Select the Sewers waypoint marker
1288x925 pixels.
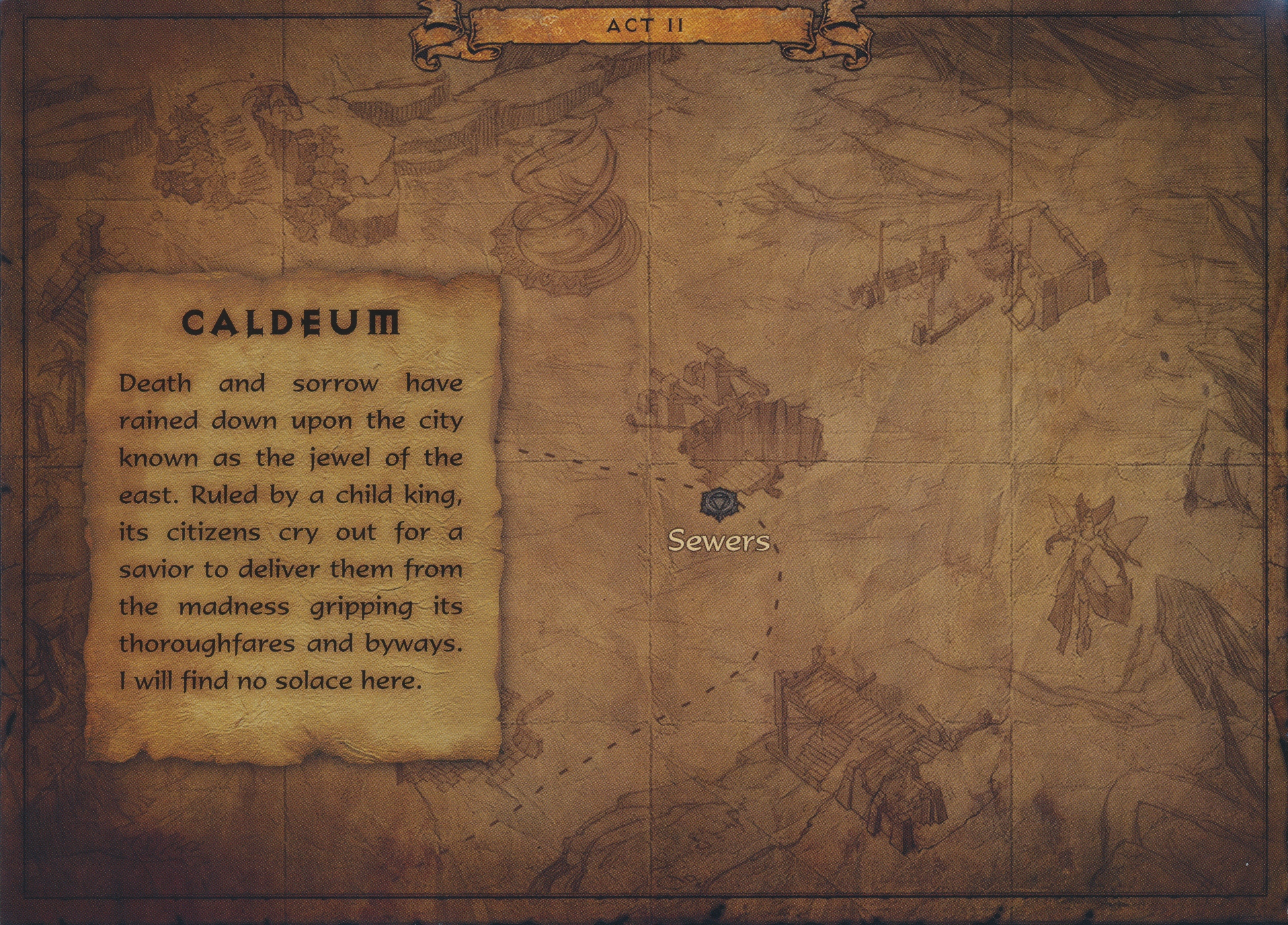point(718,504)
